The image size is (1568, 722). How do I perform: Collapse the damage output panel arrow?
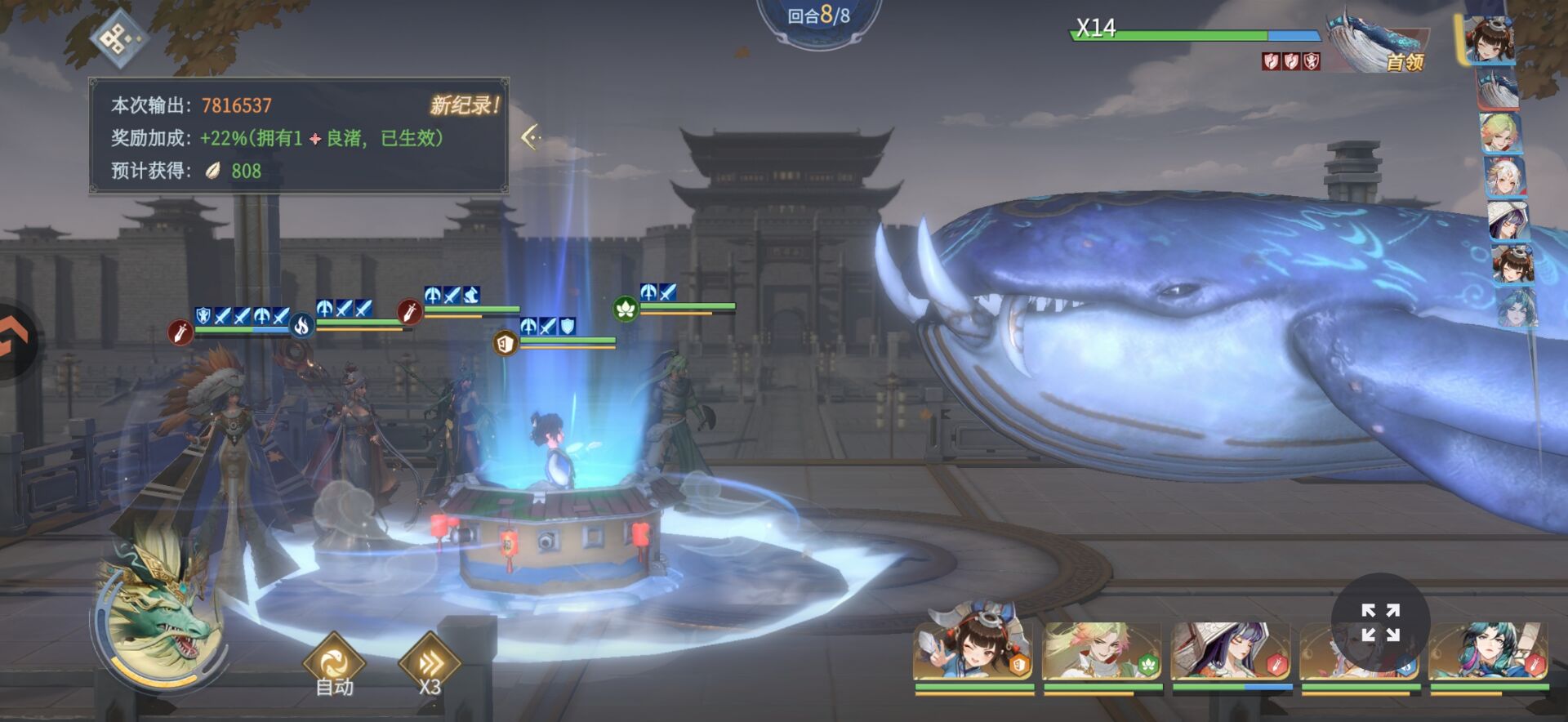click(532, 136)
